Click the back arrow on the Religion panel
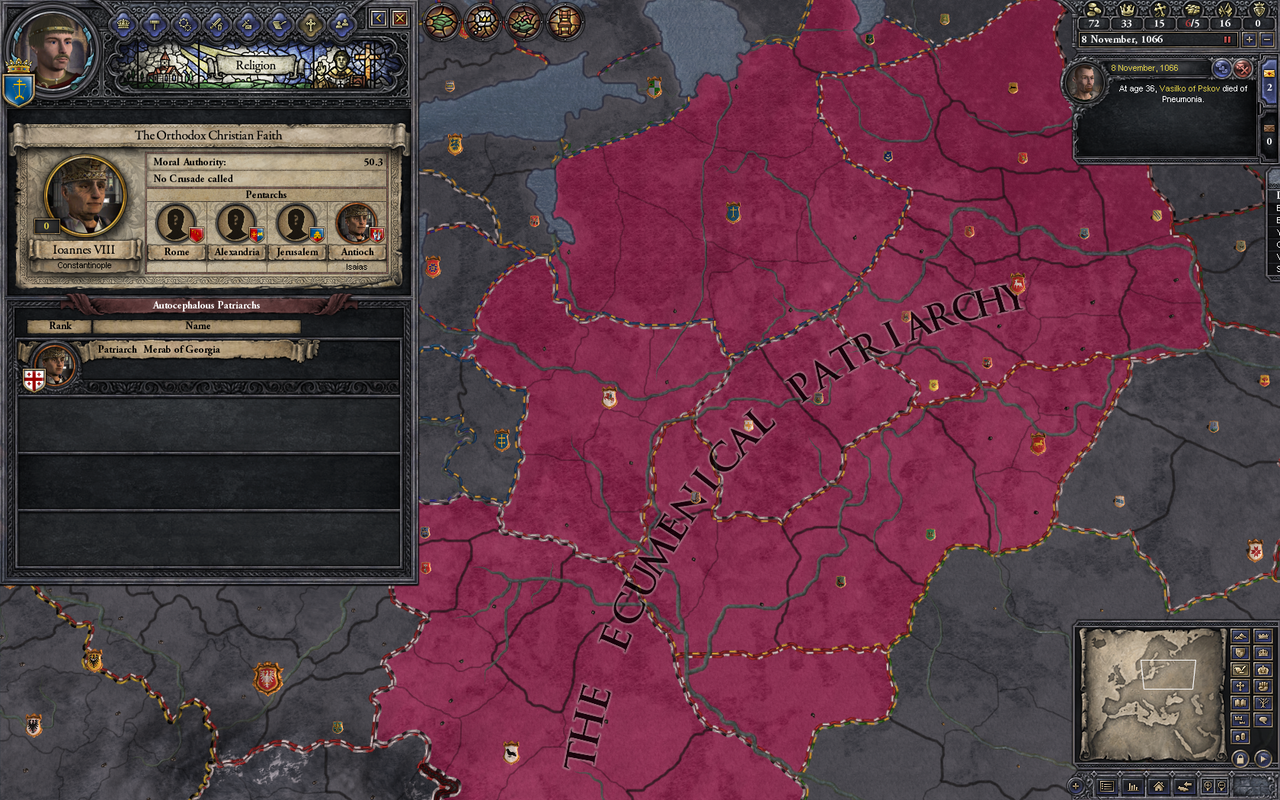The width and height of the screenshot is (1280, 800). click(x=378, y=17)
